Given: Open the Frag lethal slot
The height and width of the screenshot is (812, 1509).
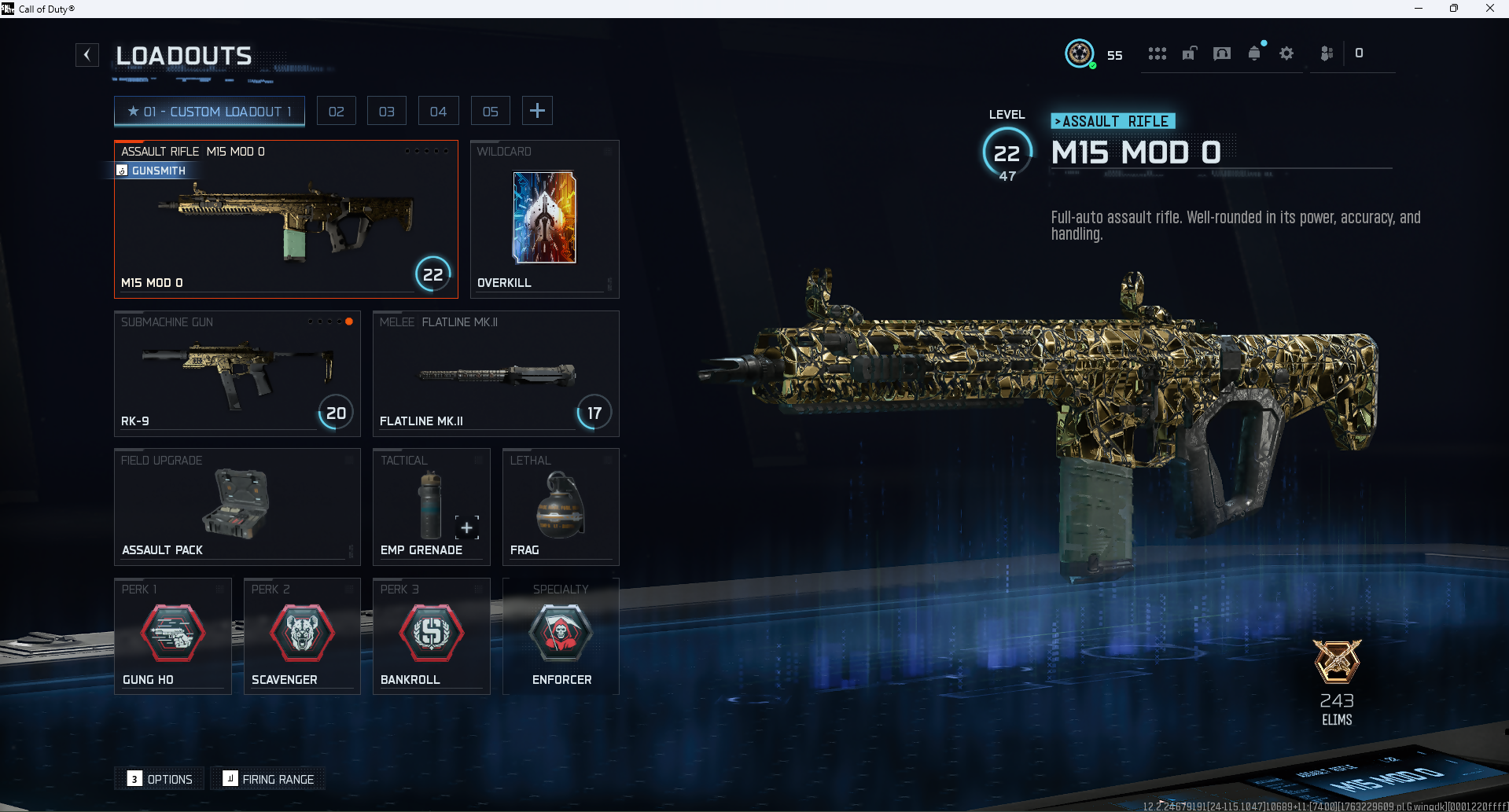Looking at the screenshot, I should coord(561,507).
